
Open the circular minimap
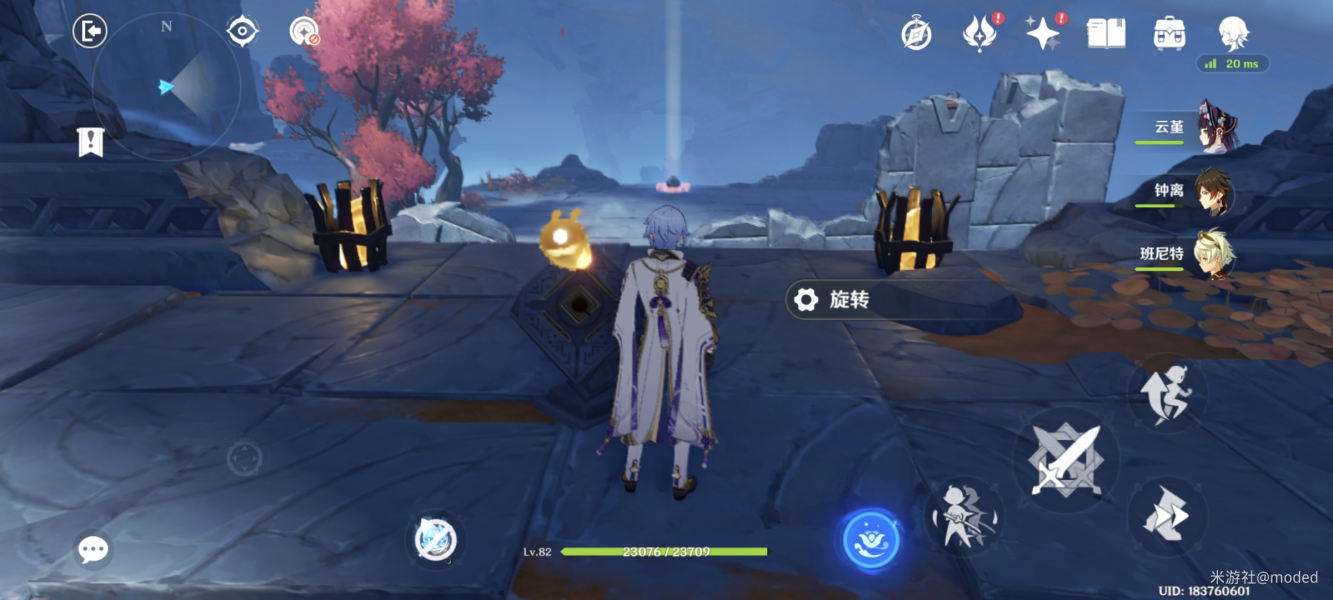(166, 87)
